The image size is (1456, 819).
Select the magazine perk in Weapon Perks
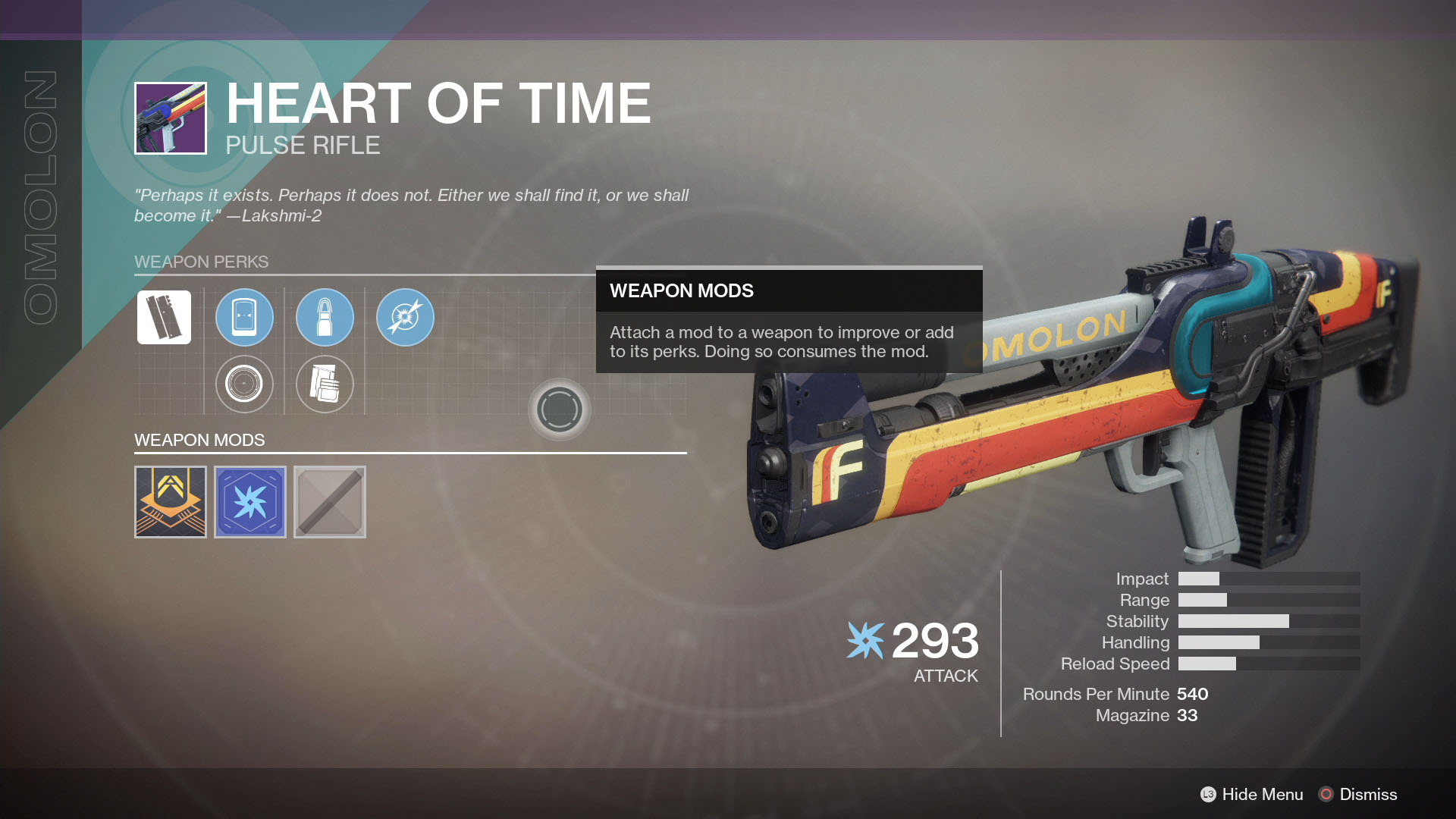click(164, 318)
